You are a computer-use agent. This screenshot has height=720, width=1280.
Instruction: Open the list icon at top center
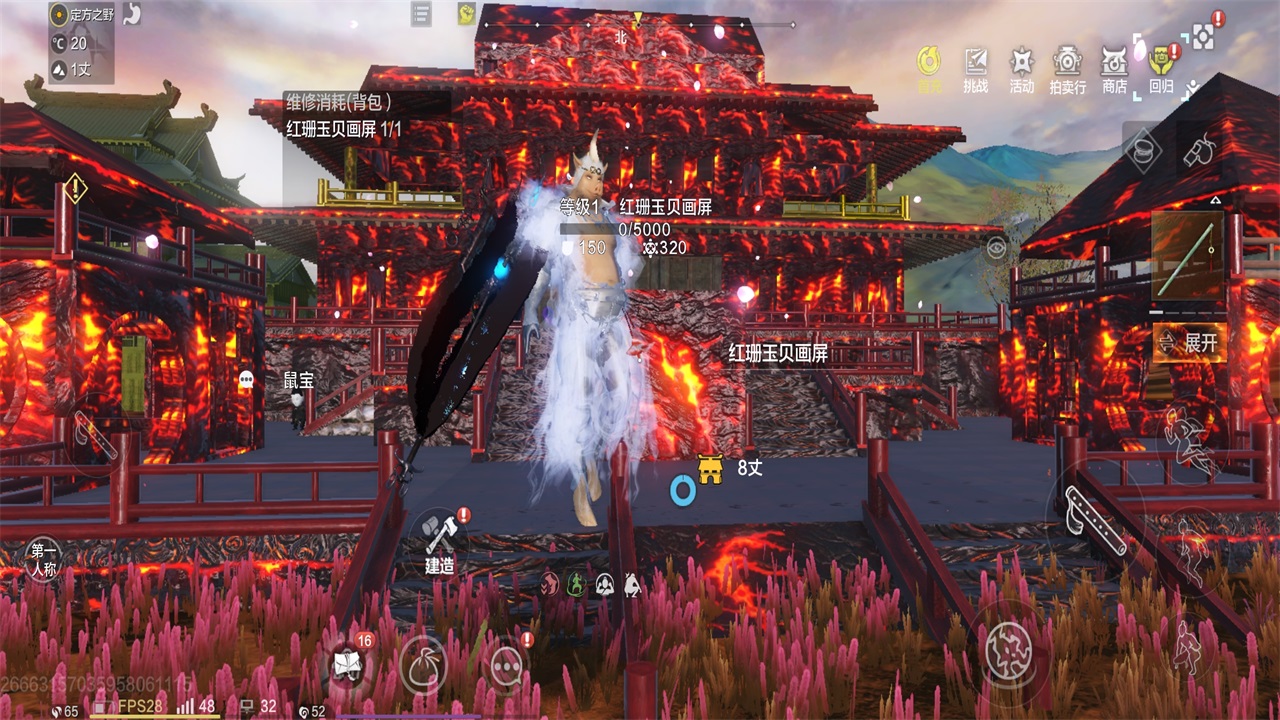421,14
